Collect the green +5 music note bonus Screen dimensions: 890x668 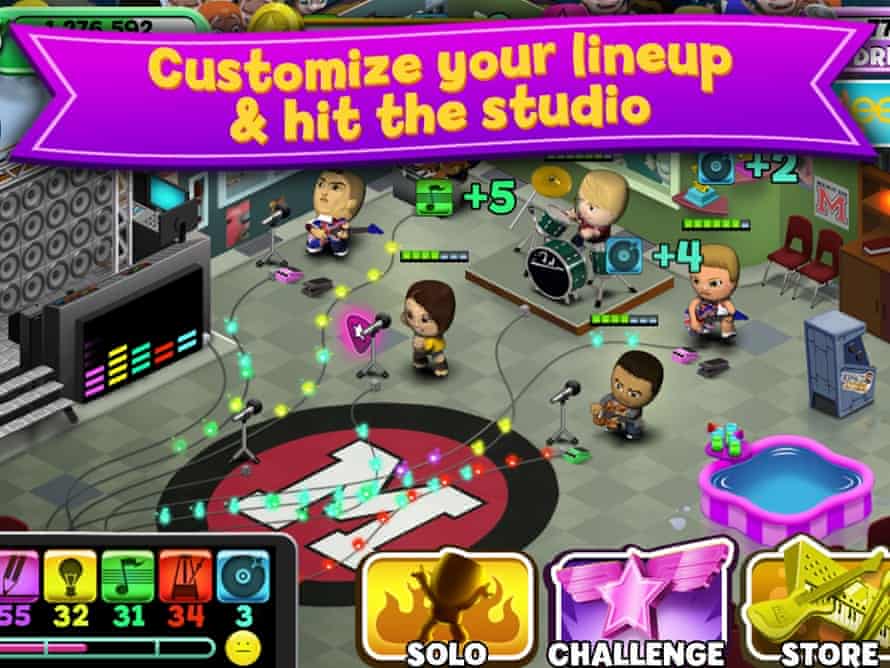tap(436, 195)
